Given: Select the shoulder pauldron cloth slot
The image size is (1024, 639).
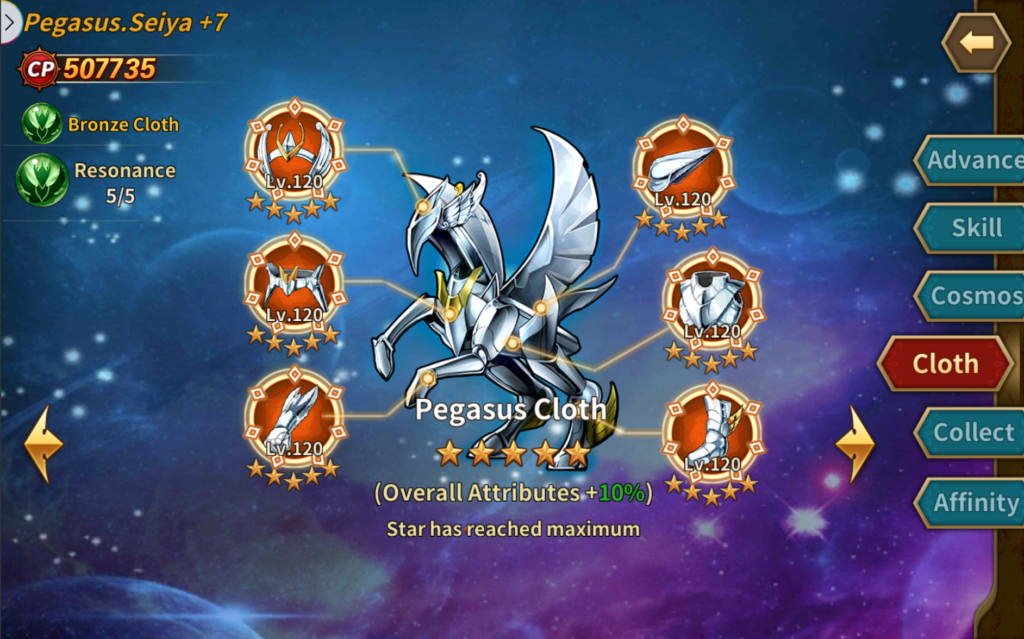Looking at the screenshot, I should tap(683, 166).
